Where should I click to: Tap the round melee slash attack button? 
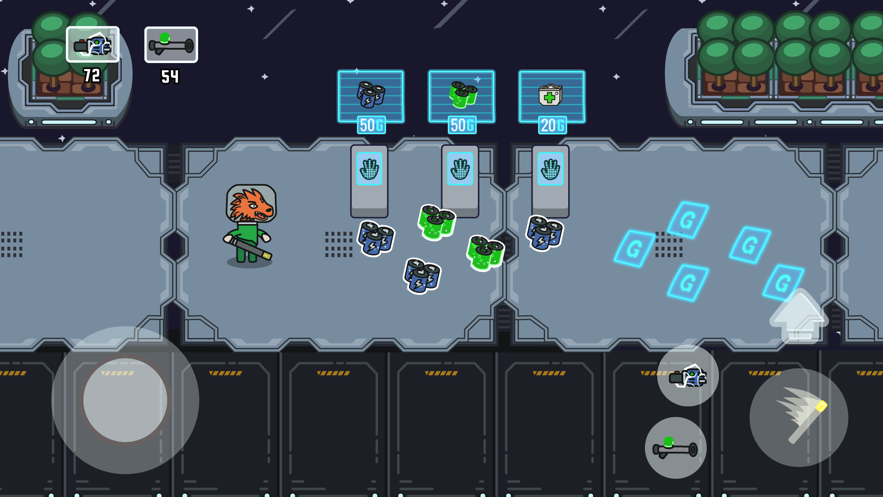798,417
